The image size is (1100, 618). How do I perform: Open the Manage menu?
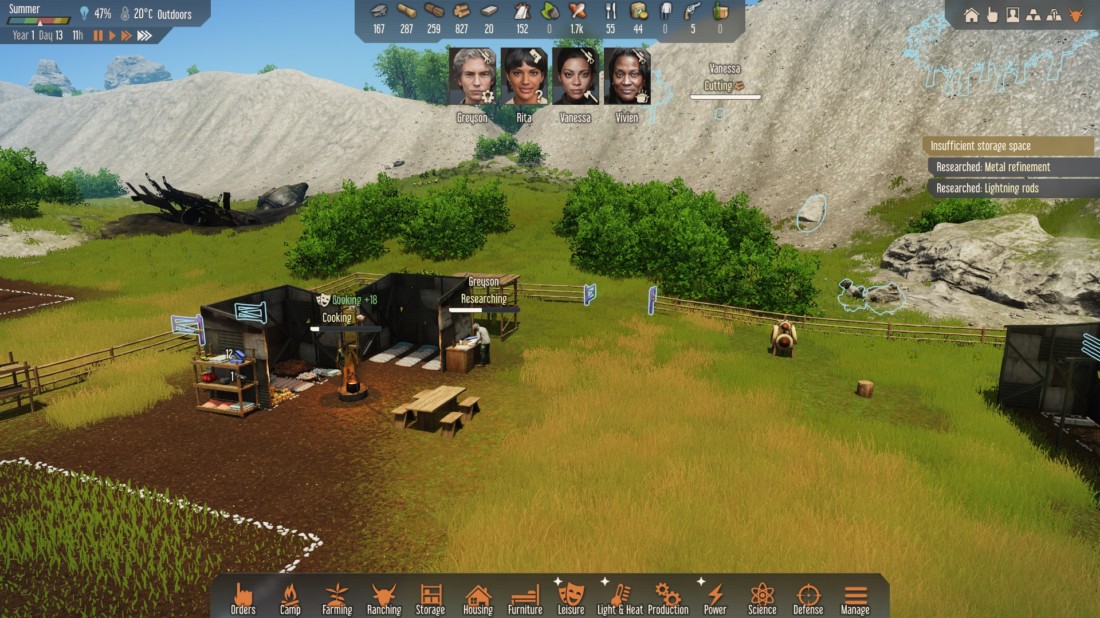tap(855, 597)
